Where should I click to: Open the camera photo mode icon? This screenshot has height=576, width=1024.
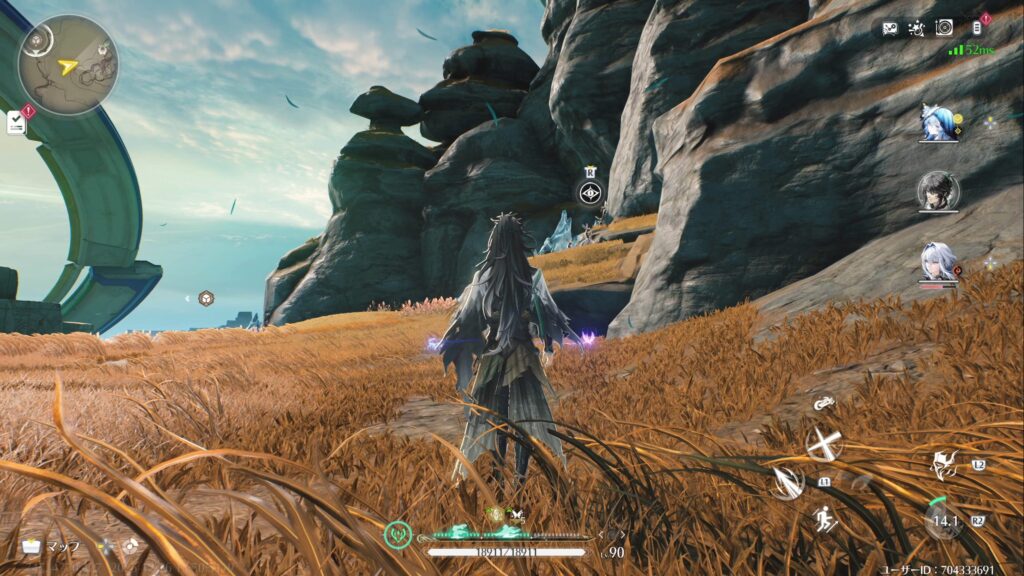943,28
